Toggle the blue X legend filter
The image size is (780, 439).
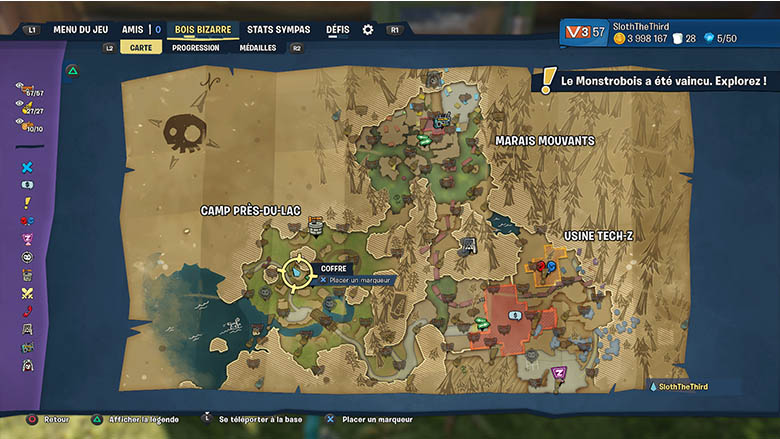27,167
